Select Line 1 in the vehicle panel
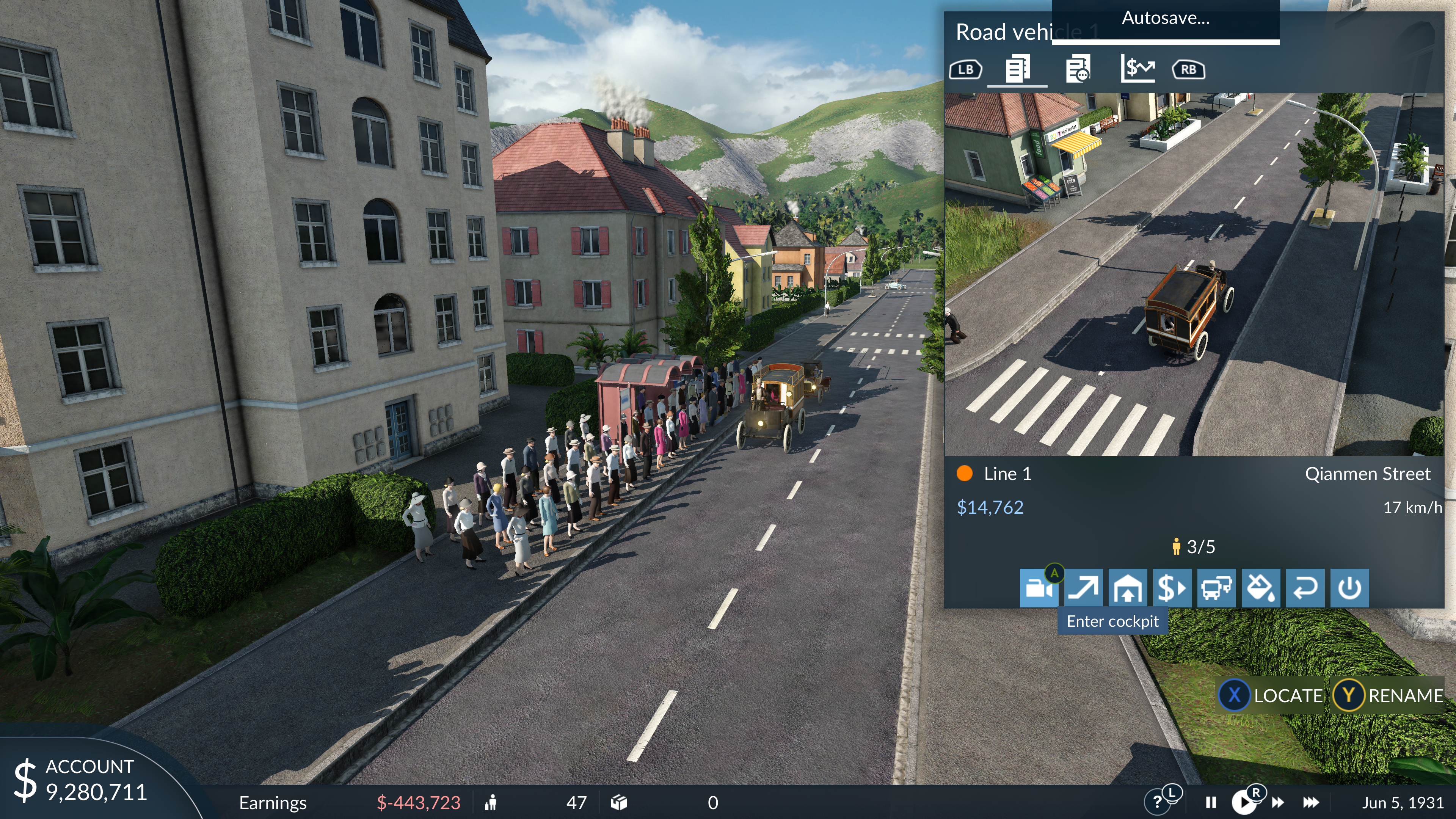1456x819 pixels. [x=1006, y=474]
